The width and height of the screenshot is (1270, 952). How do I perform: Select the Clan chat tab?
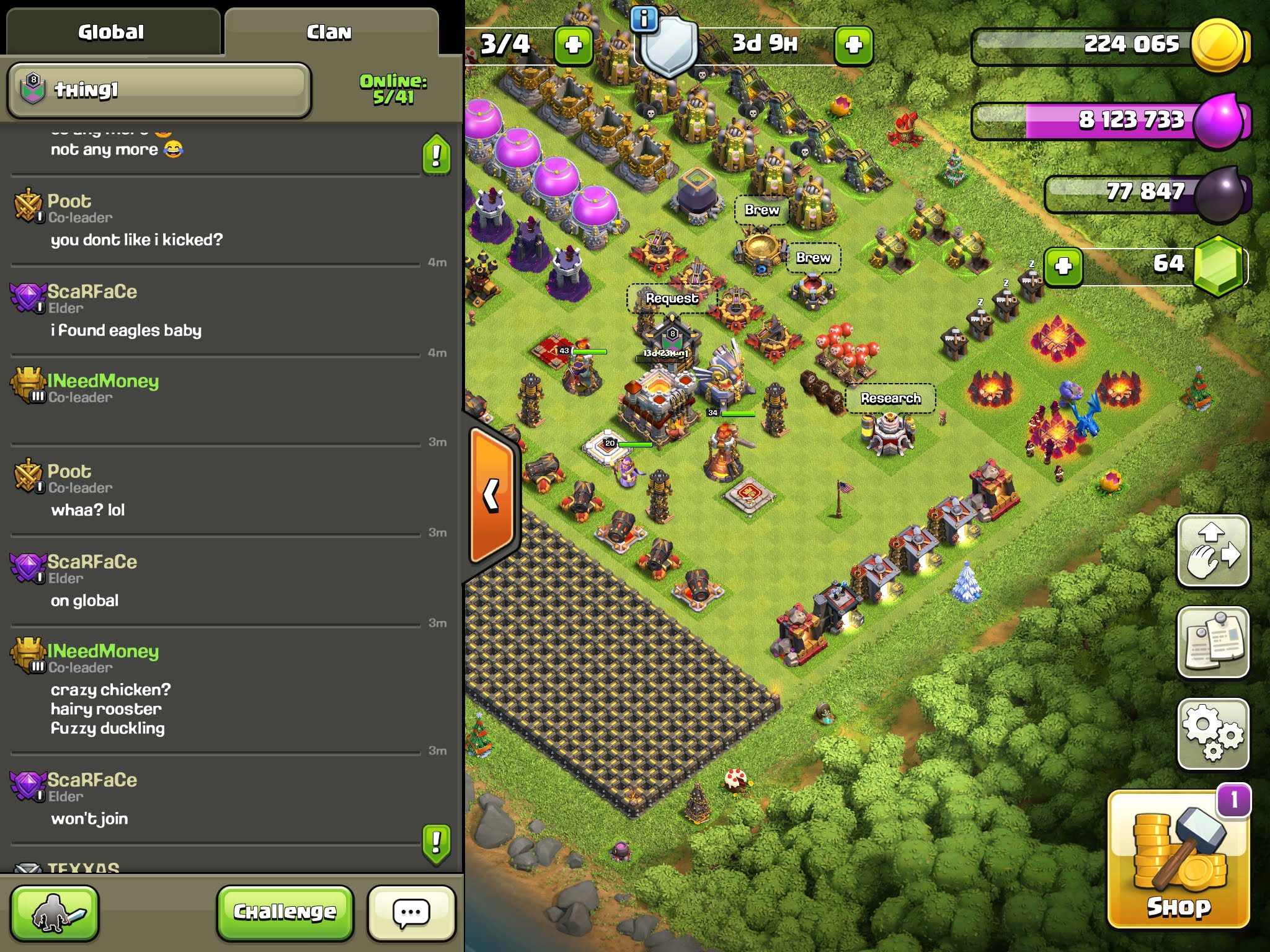click(x=329, y=32)
